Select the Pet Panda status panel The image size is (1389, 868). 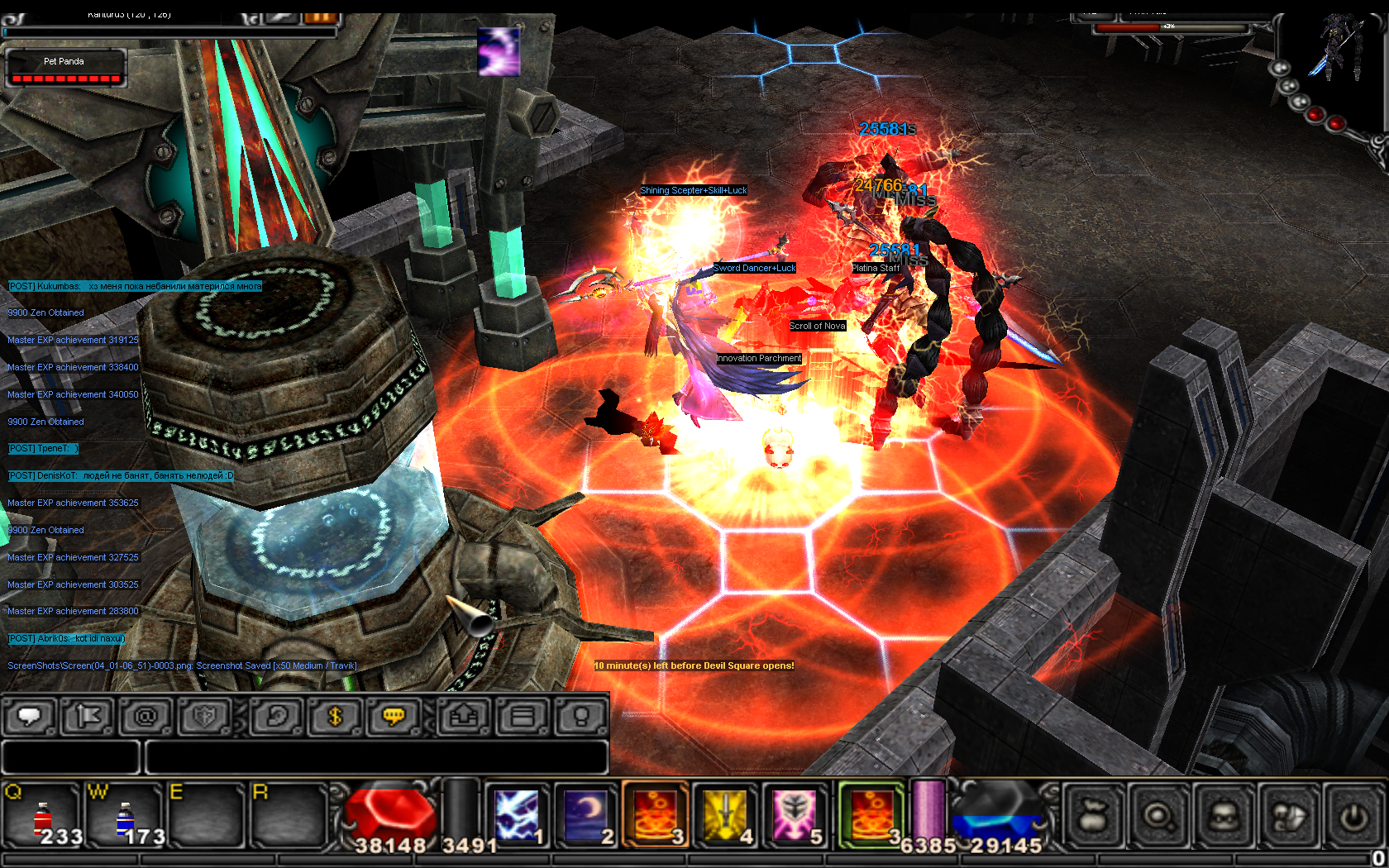(x=66, y=68)
